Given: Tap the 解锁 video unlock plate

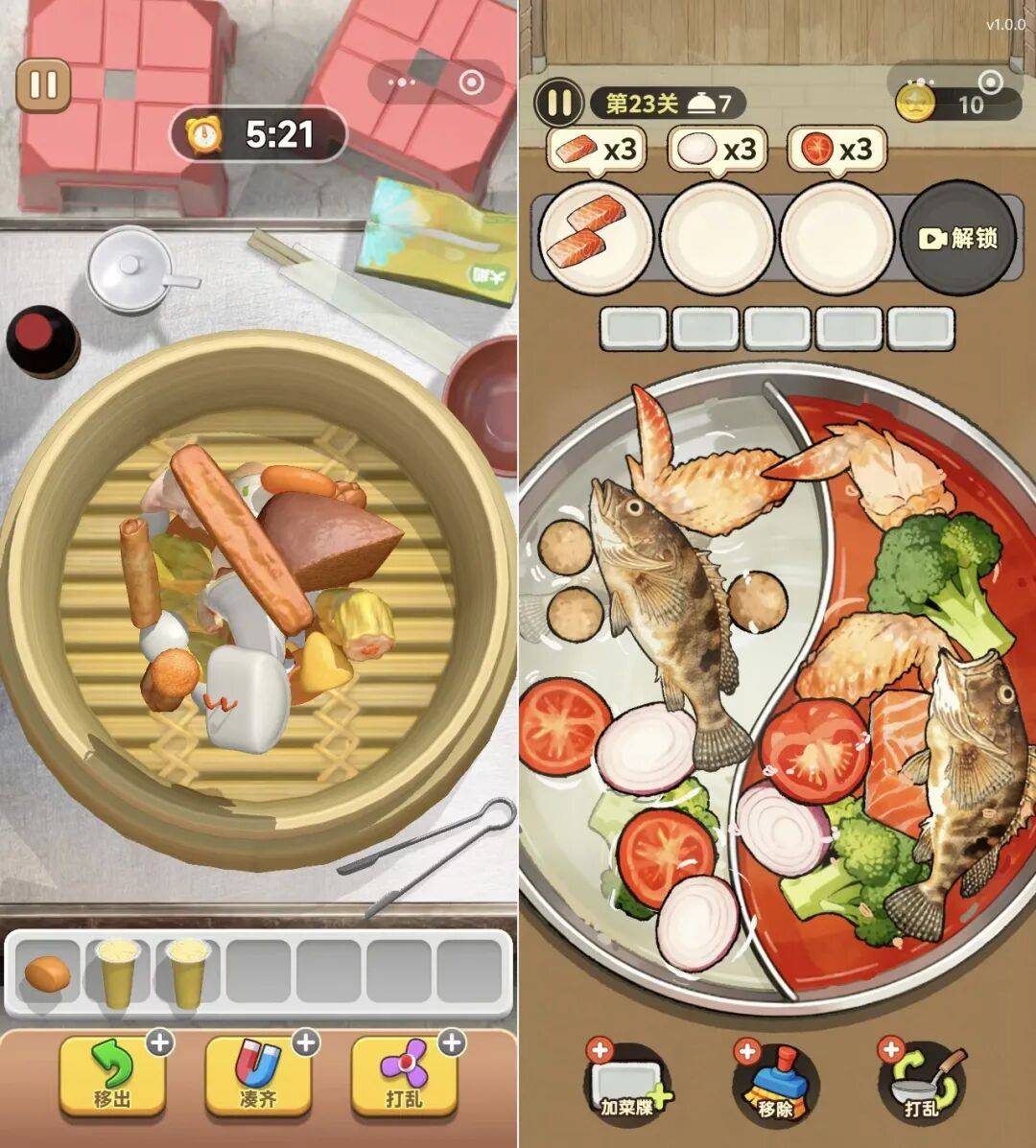Looking at the screenshot, I should click(958, 238).
